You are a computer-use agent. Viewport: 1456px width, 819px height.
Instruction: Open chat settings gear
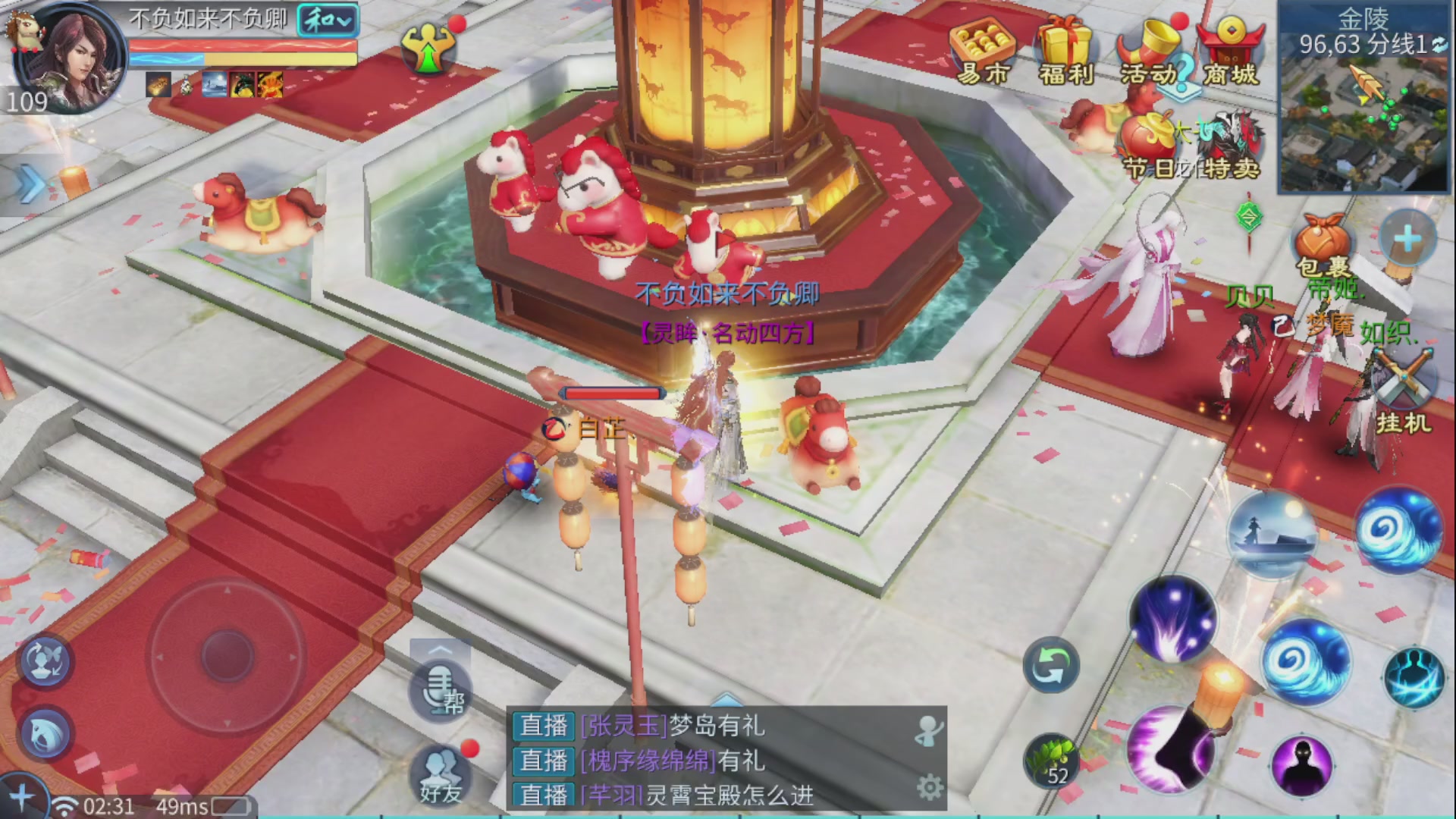930,788
